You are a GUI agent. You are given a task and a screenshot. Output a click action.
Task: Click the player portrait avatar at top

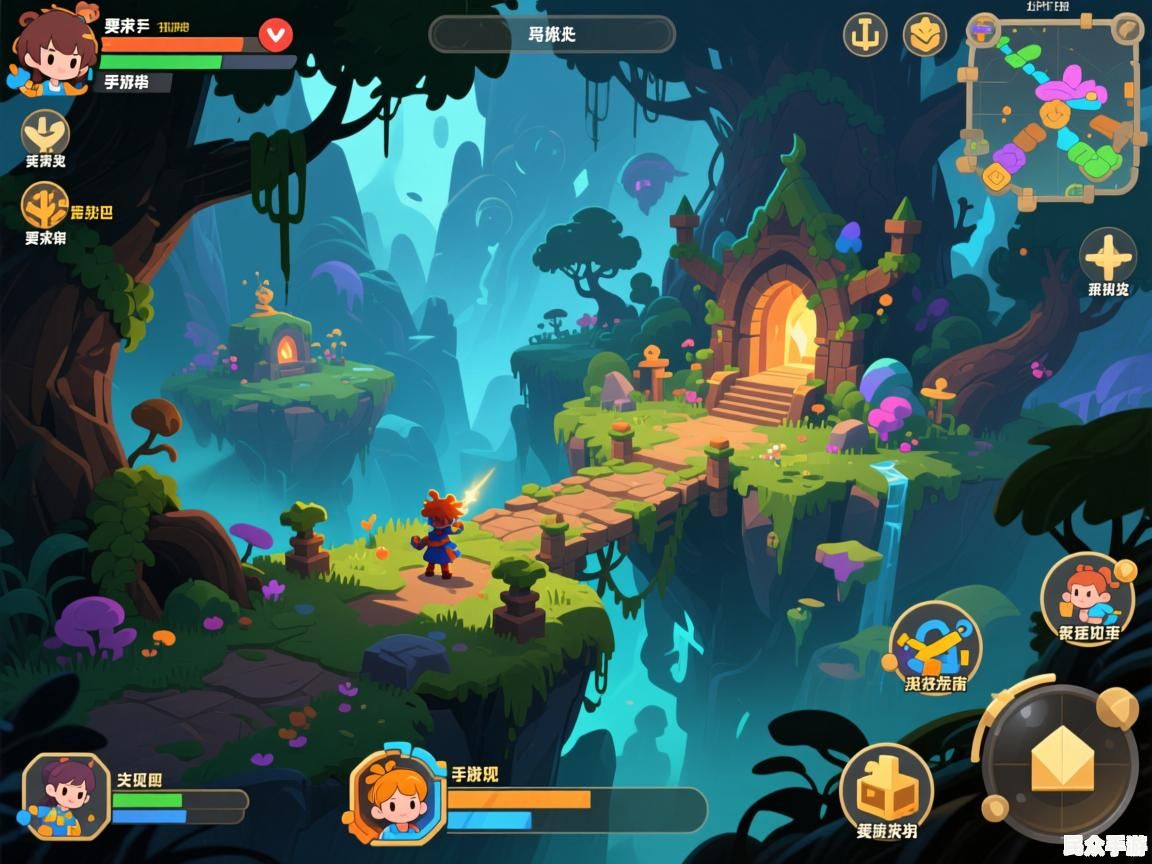[52, 48]
